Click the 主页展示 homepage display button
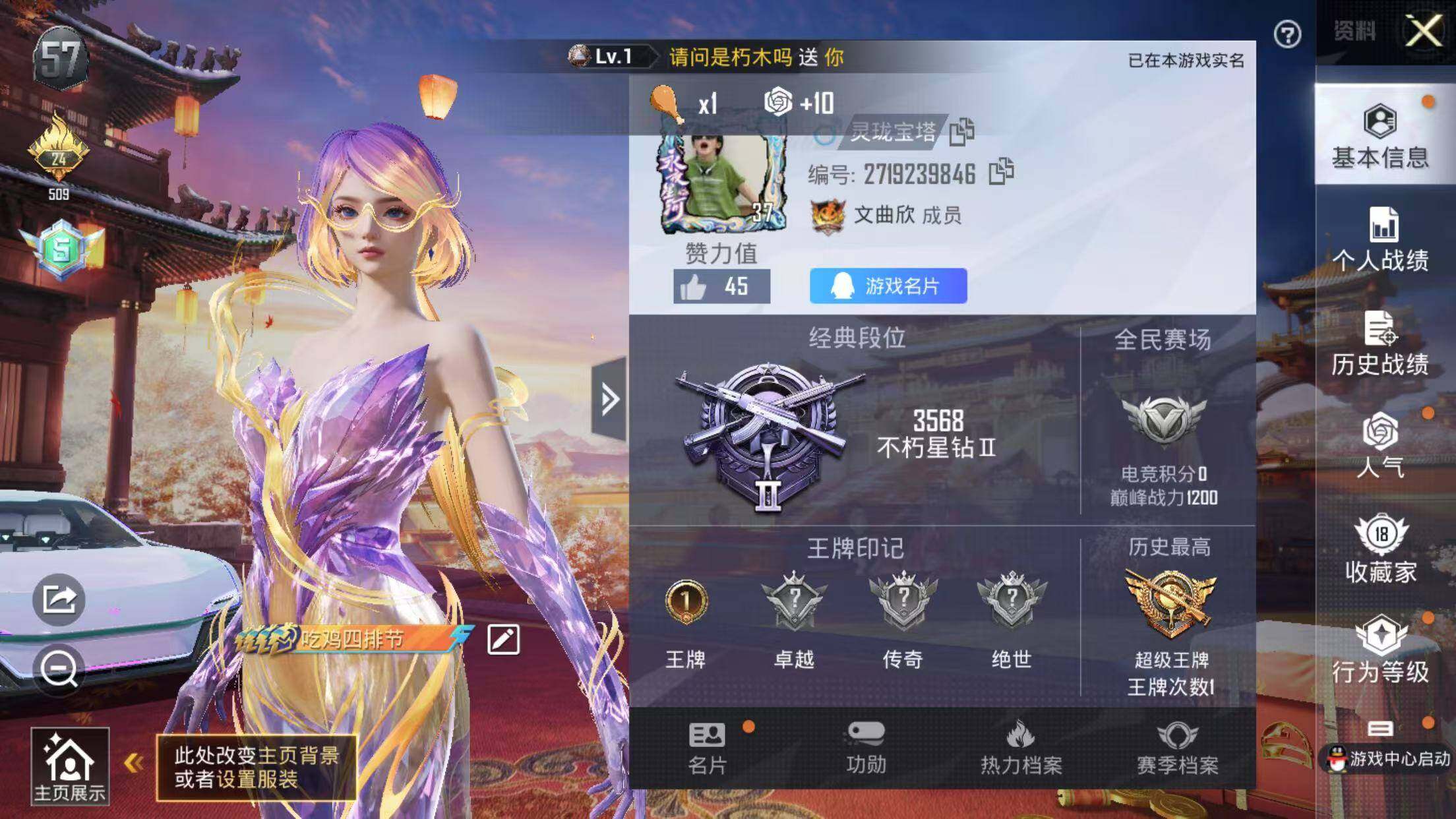The width and height of the screenshot is (1456, 819). click(70, 765)
